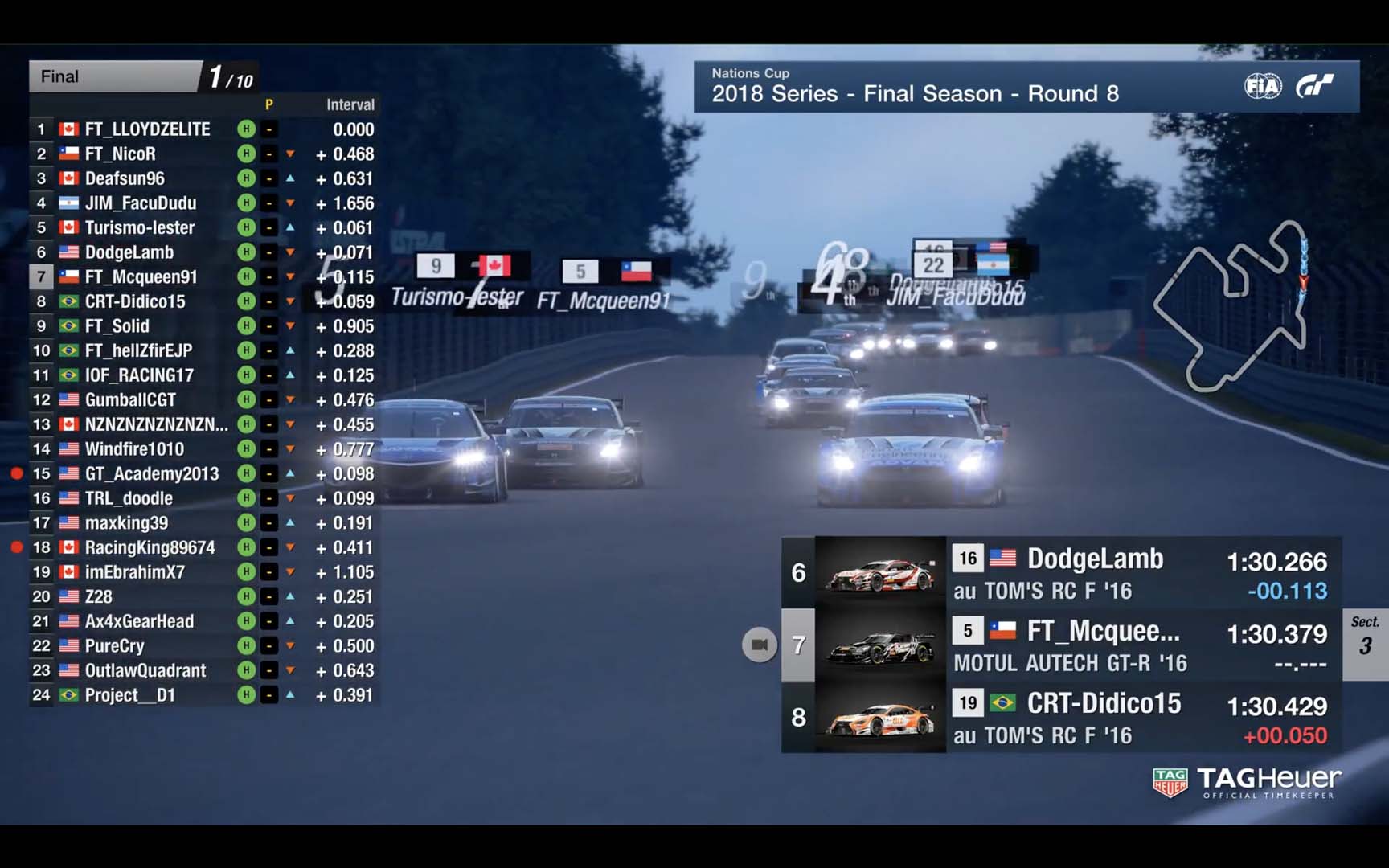The image size is (1389, 868).
Task: Select FT_LLOYDZELITE row in the standings
Action: coord(148,129)
